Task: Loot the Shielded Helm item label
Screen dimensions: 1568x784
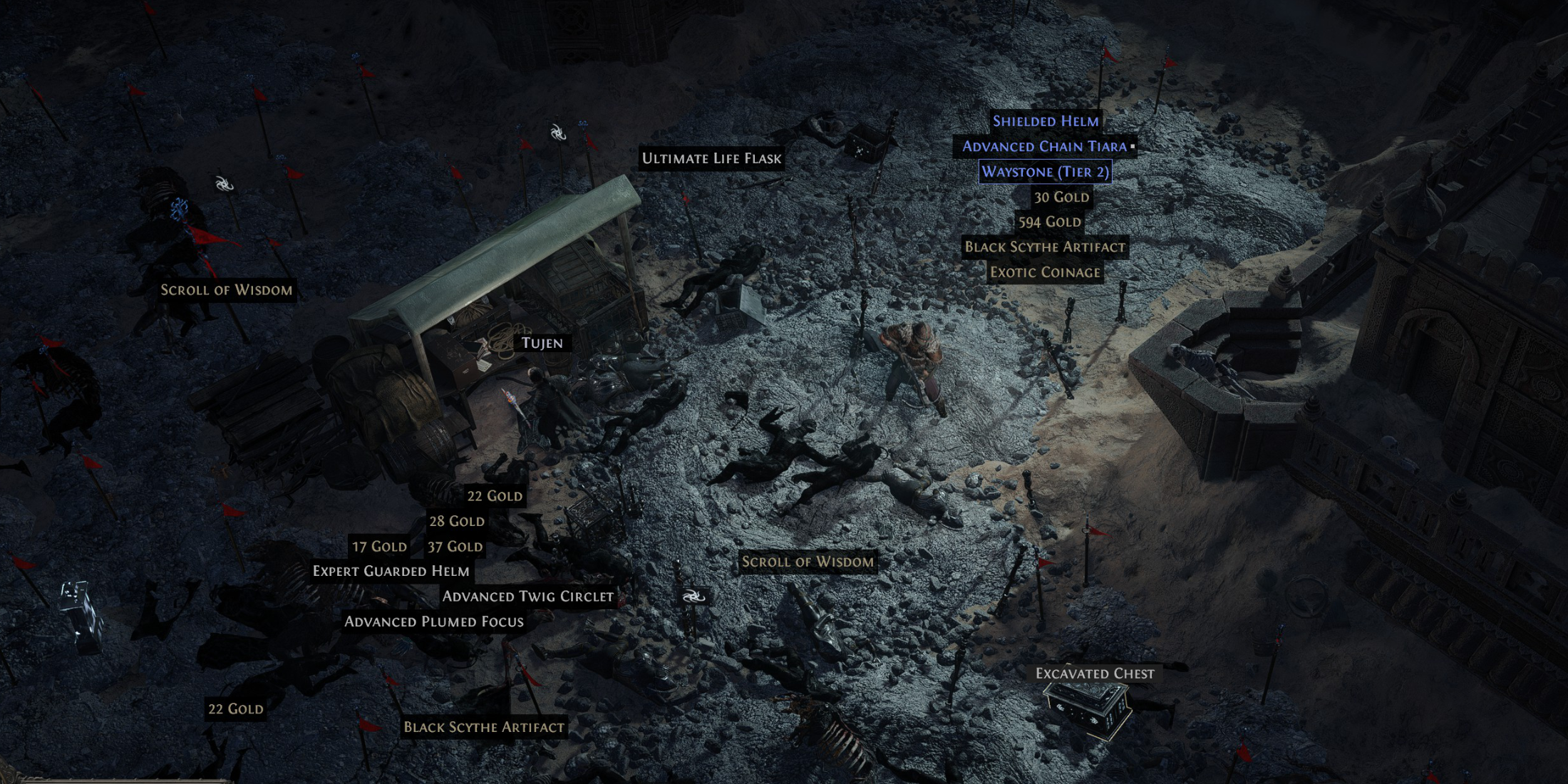Action: [x=1046, y=121]
